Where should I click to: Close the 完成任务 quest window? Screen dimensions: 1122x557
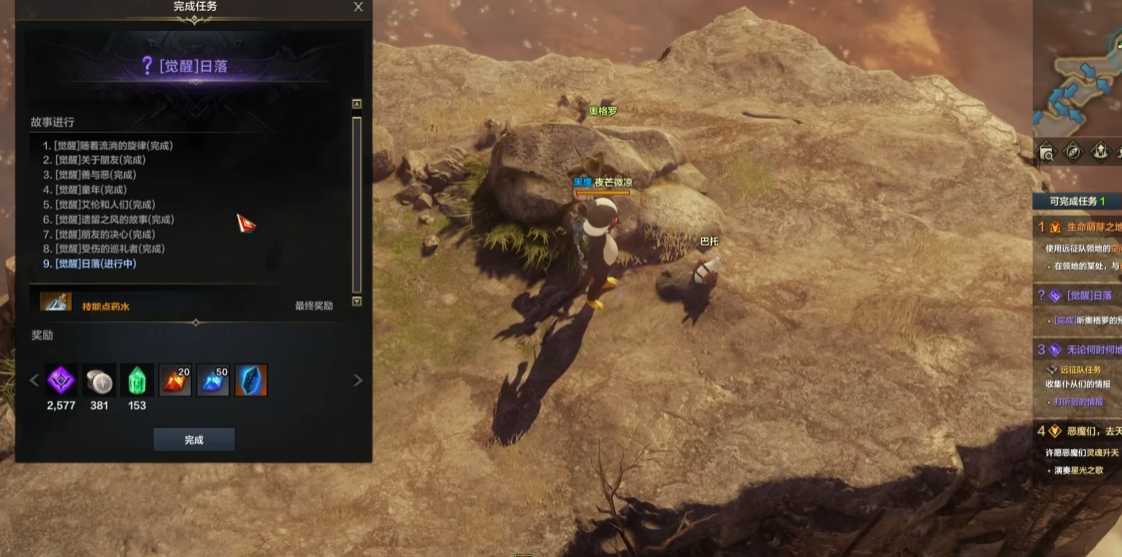pos(359,7)
